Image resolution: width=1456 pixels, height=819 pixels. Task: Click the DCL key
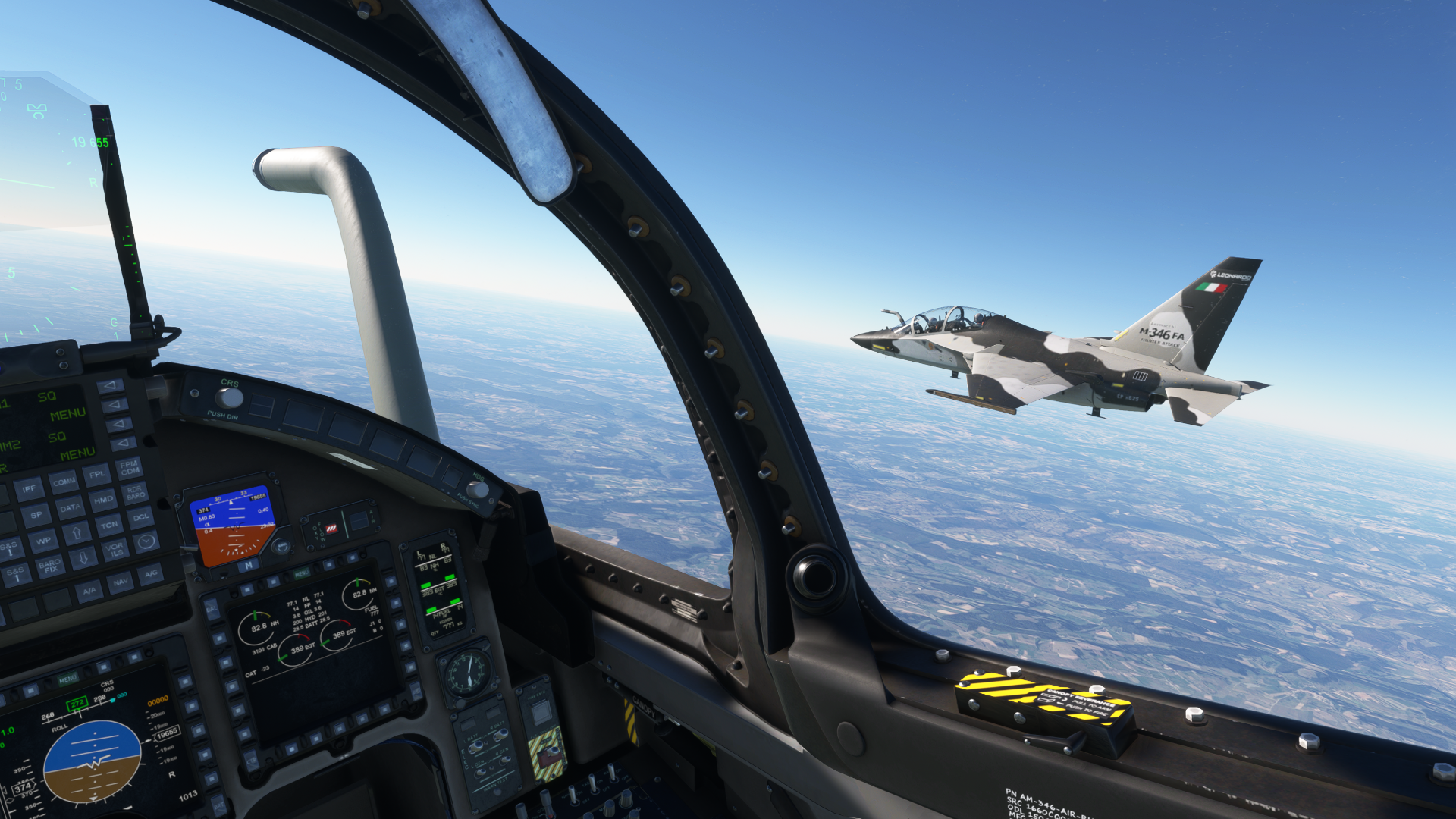pos(141,517)
